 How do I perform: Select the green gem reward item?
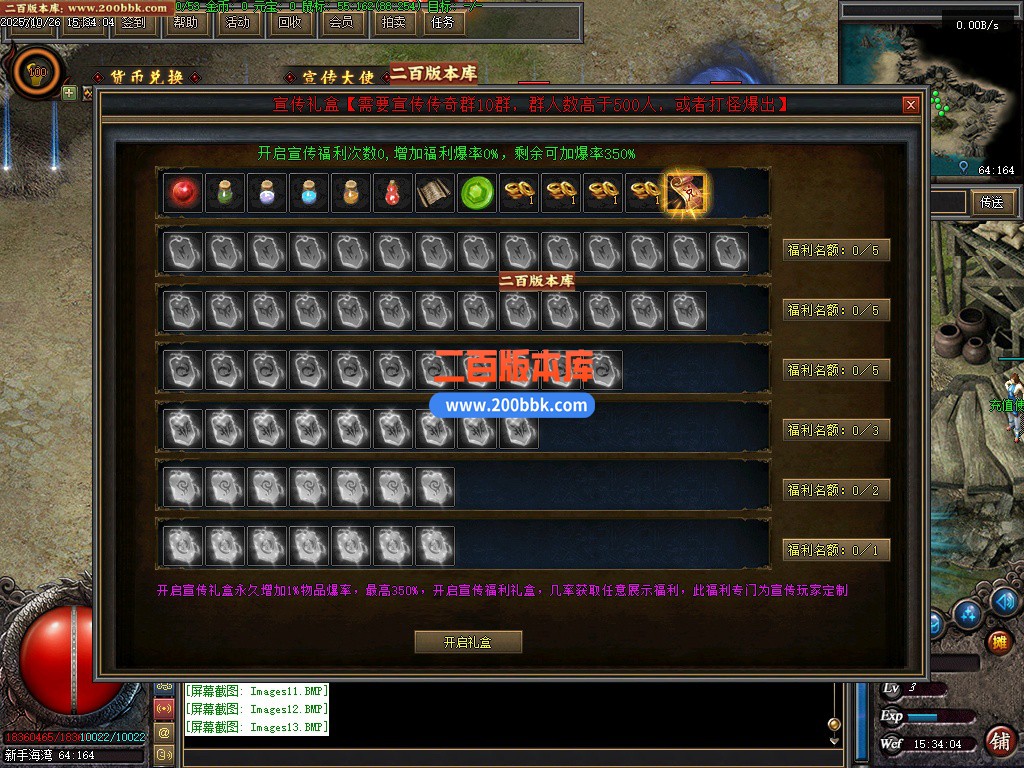[477, 193]
